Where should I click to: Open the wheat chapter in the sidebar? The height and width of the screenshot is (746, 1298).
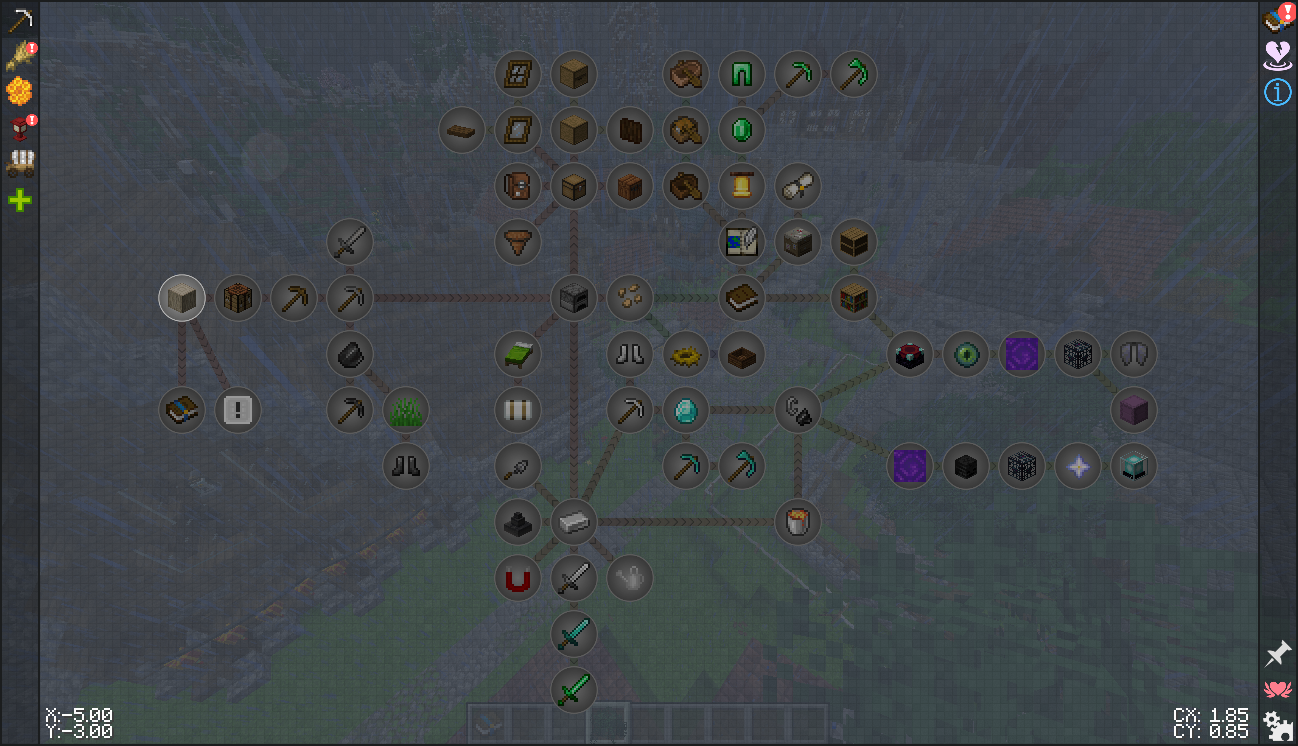tap(19, 56)
